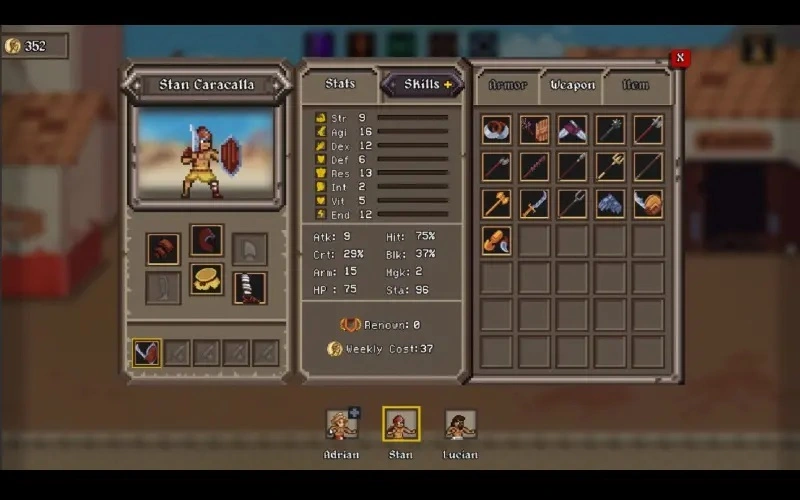
Task: Select the spiked mace inventory slot
Action: tap(610, 129)
